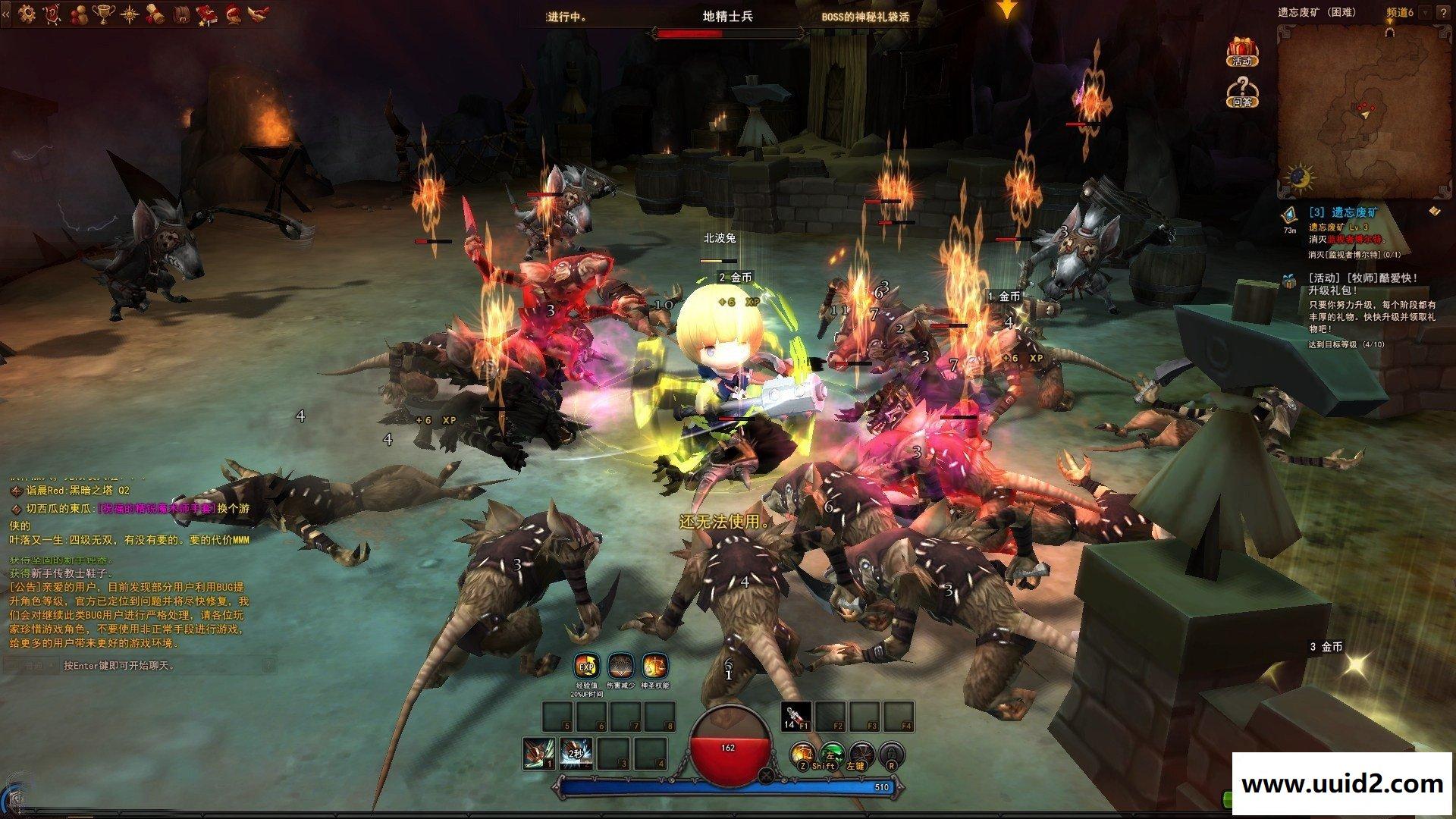Viewport: 1456px width, 819px height.
Task: Open the 问答 Q&A button
Action: coord(1241,91)
